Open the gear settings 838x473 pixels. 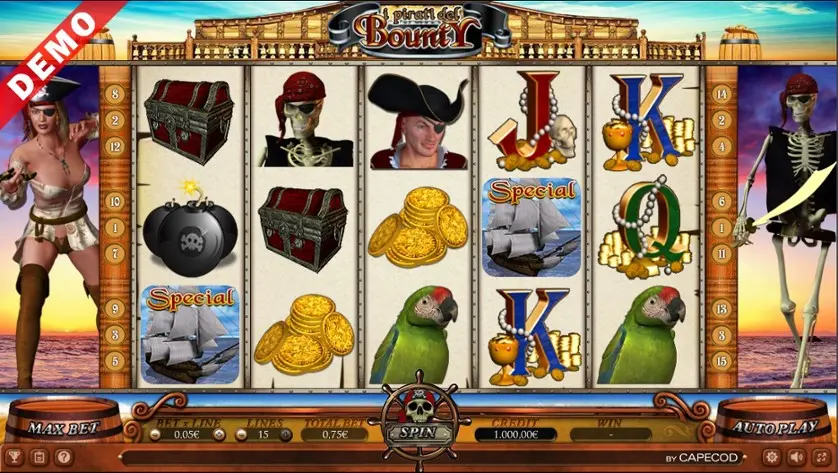pyautogui.click(x=771, y=457)
